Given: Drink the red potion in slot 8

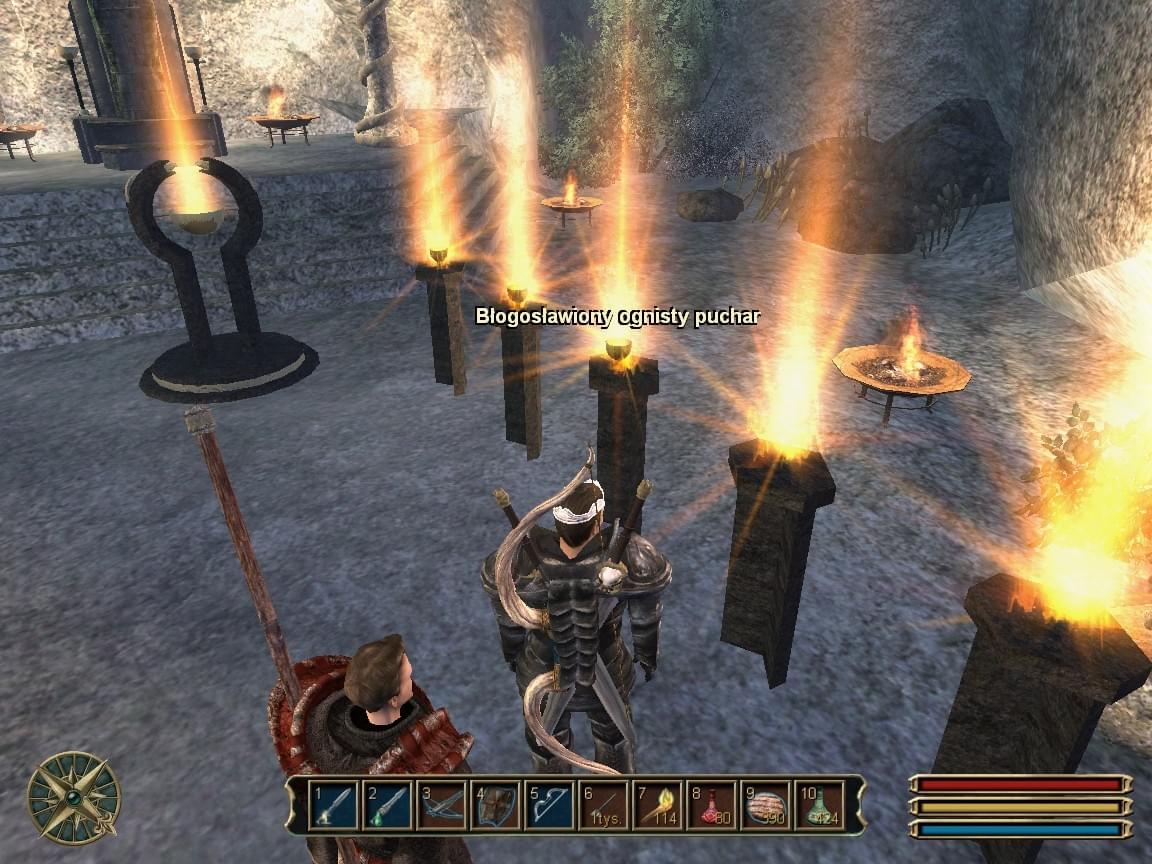Looking at the screenshot, I should coord(712,805).
